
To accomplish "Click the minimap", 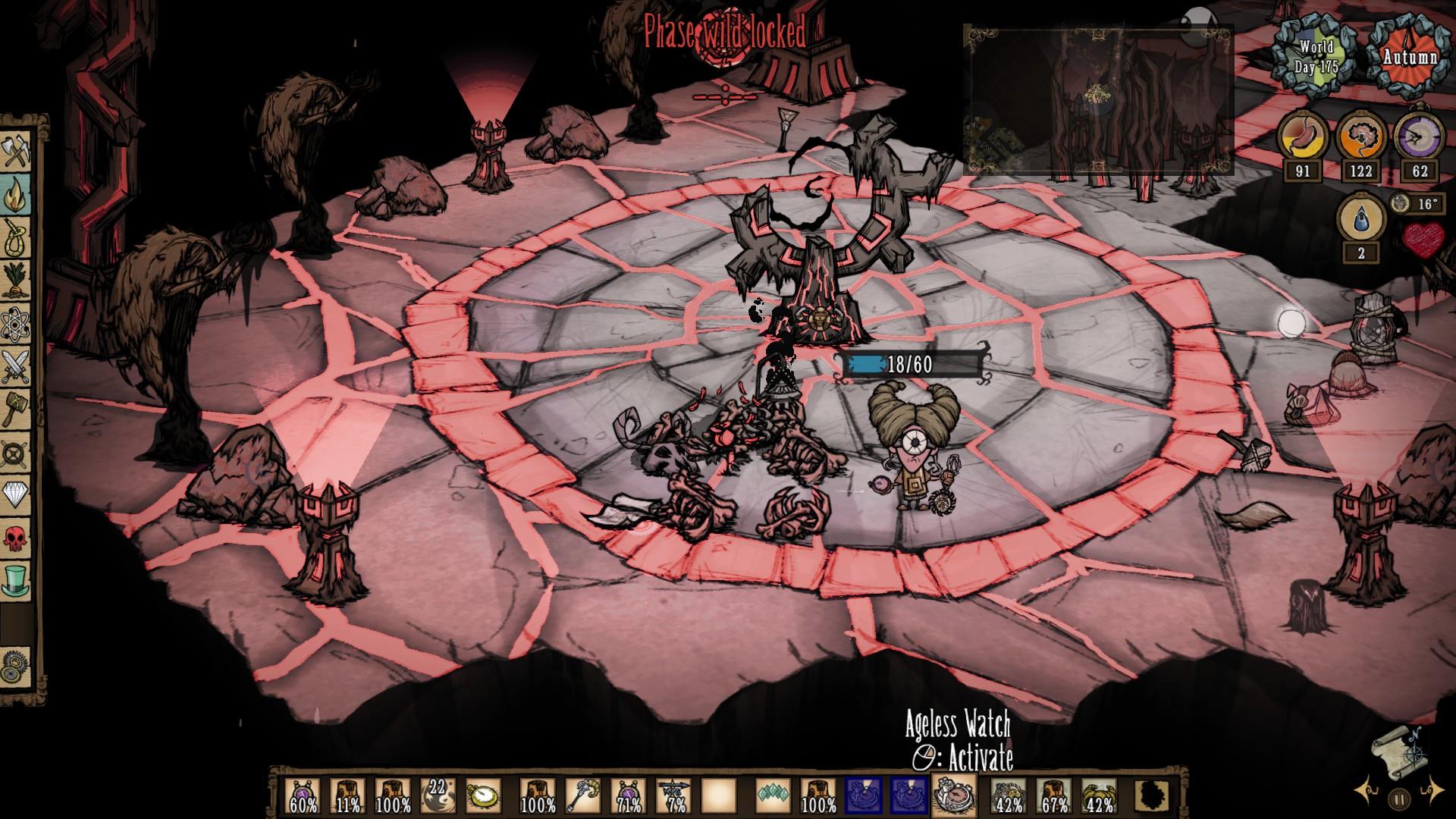I will (x=1097, y=99).
